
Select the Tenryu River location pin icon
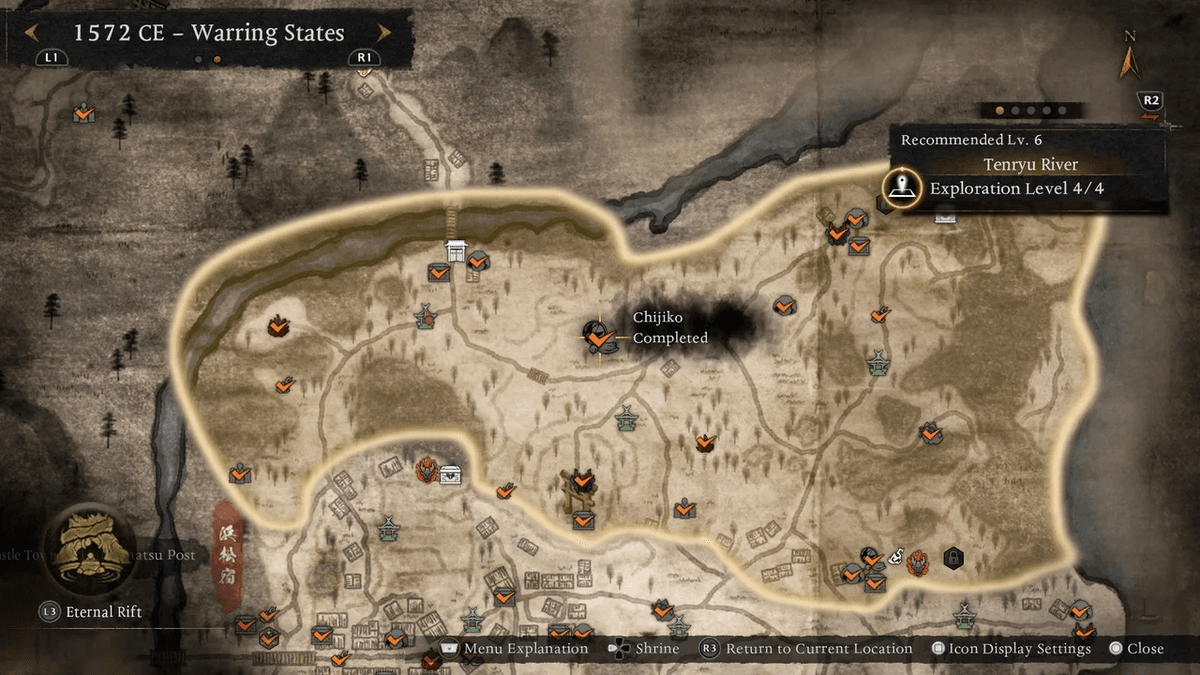coord(903,187)
